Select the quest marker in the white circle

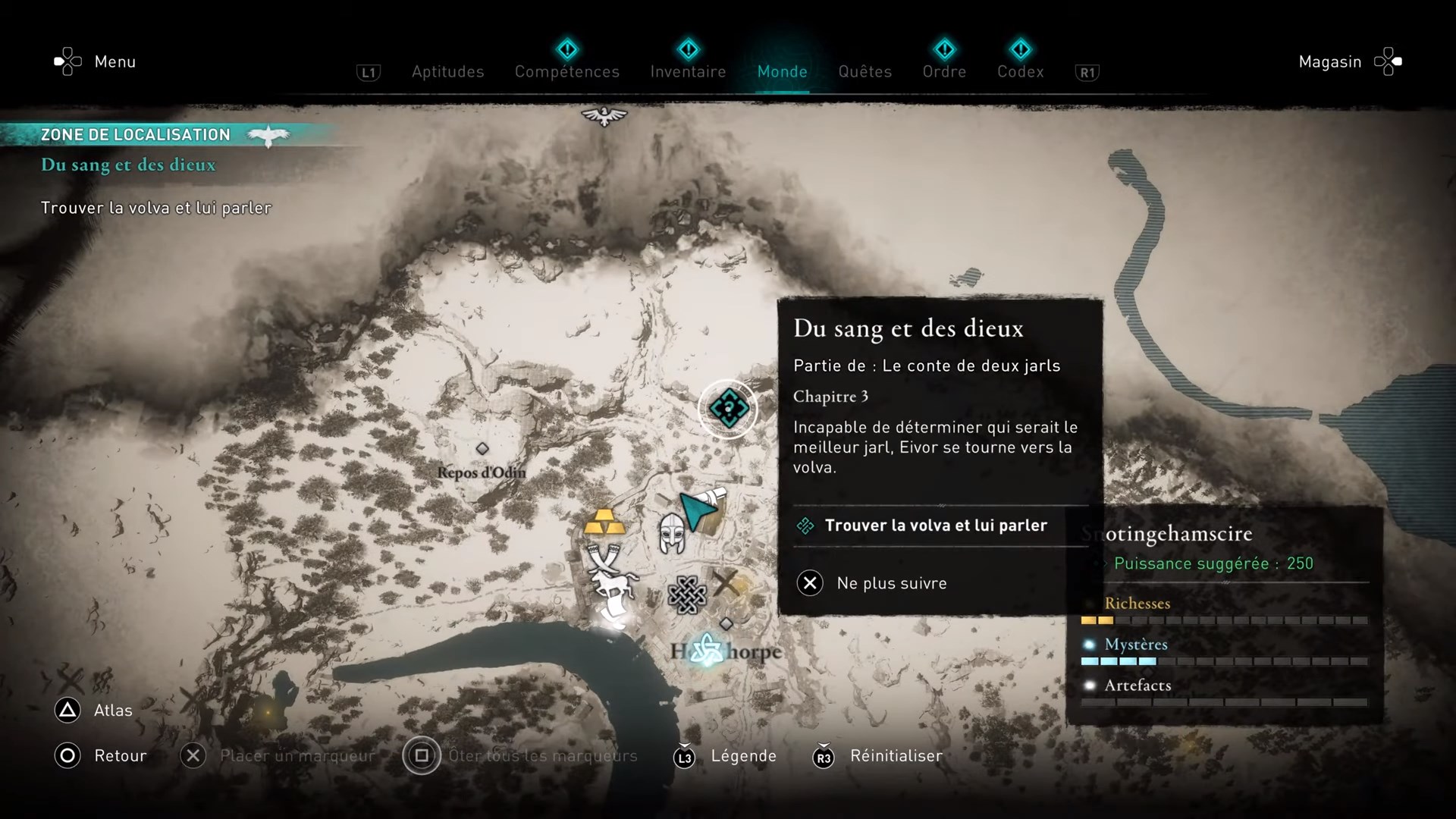tap(728, 409)
